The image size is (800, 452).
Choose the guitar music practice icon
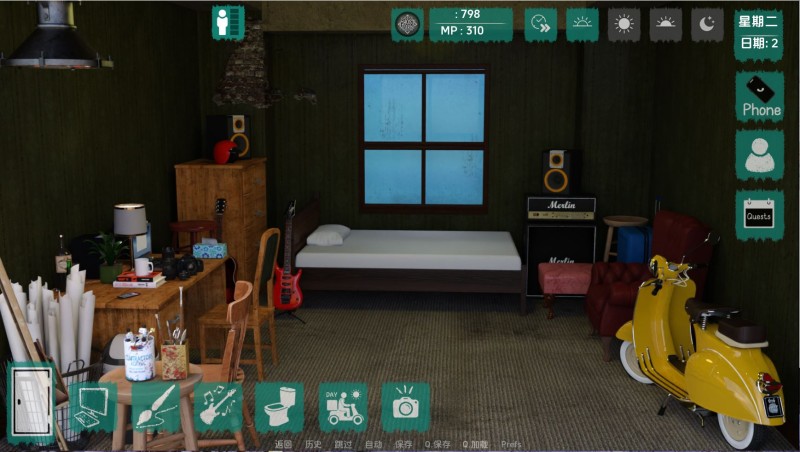pos(218,407)
